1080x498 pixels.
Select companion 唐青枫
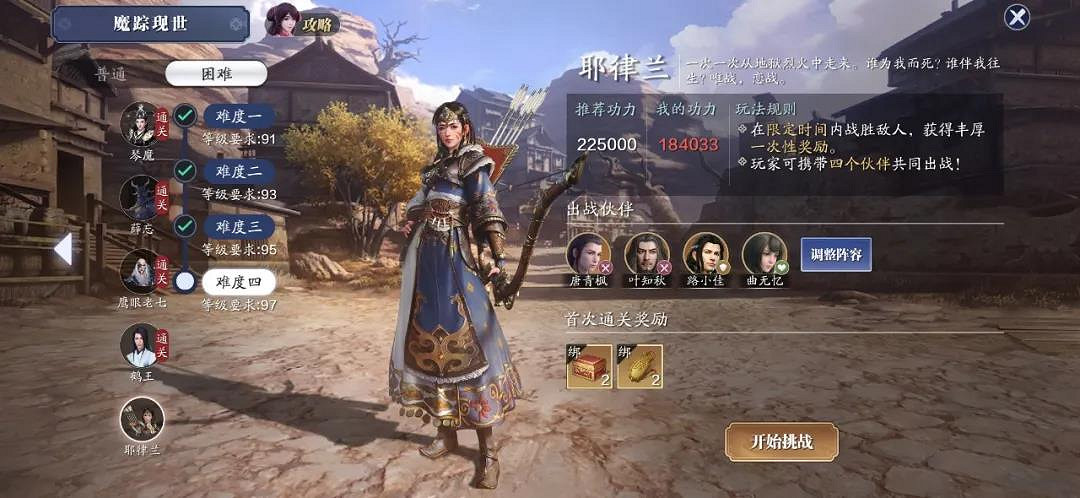click(x=588, y=254)
